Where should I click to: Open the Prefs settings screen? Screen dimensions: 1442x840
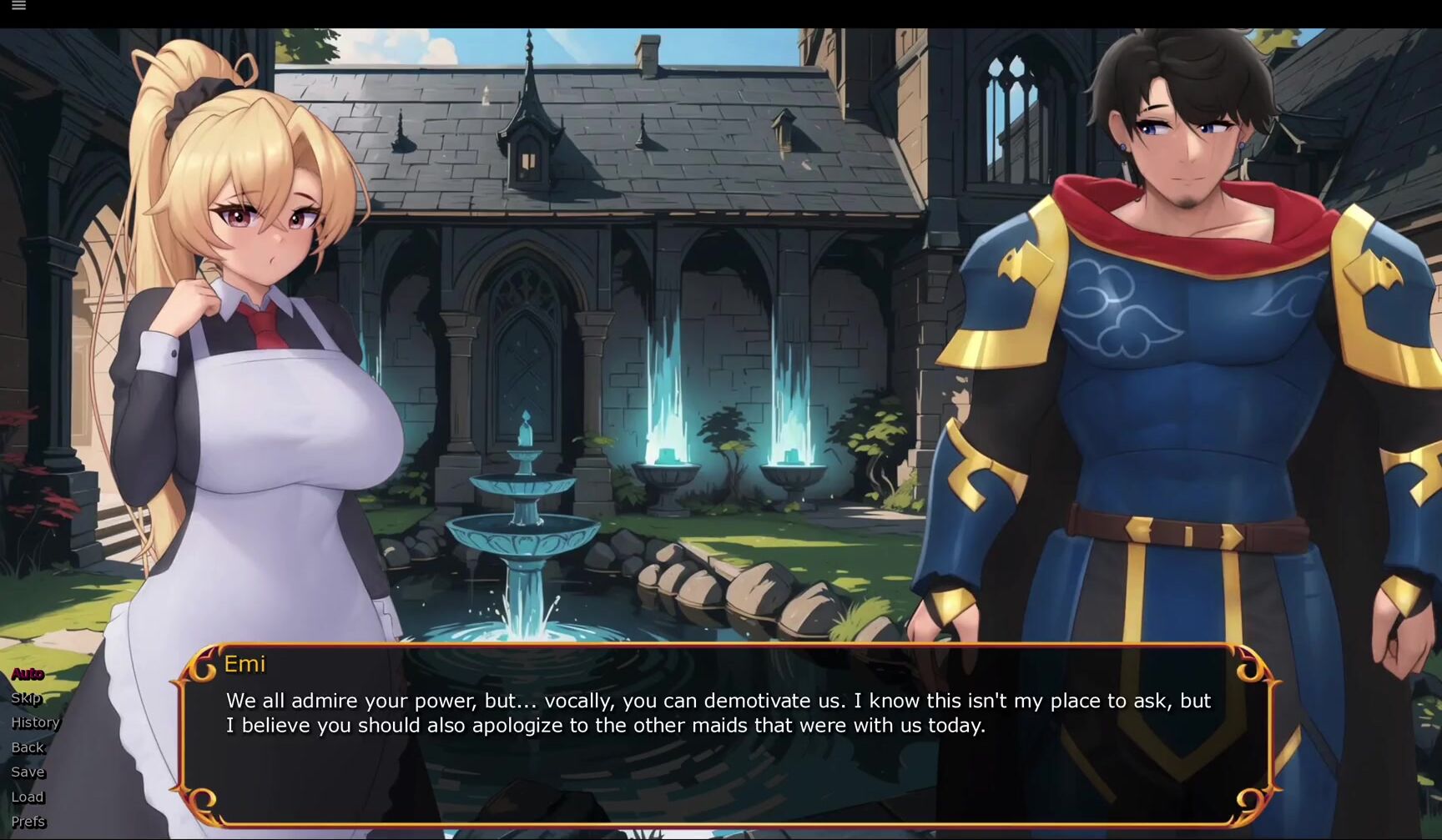[x=28, y=822]
